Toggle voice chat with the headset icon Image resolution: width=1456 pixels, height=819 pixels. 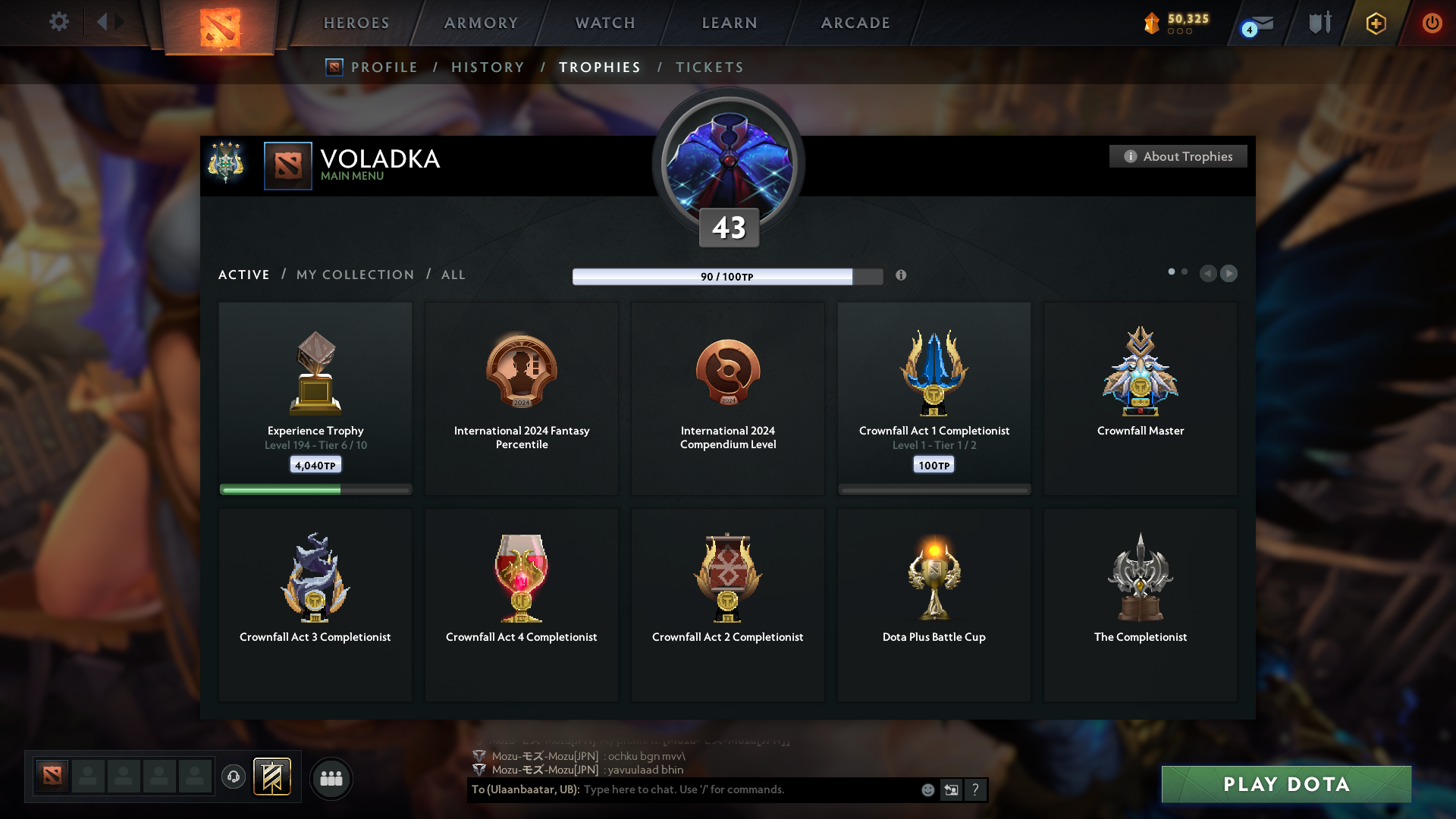234,777
